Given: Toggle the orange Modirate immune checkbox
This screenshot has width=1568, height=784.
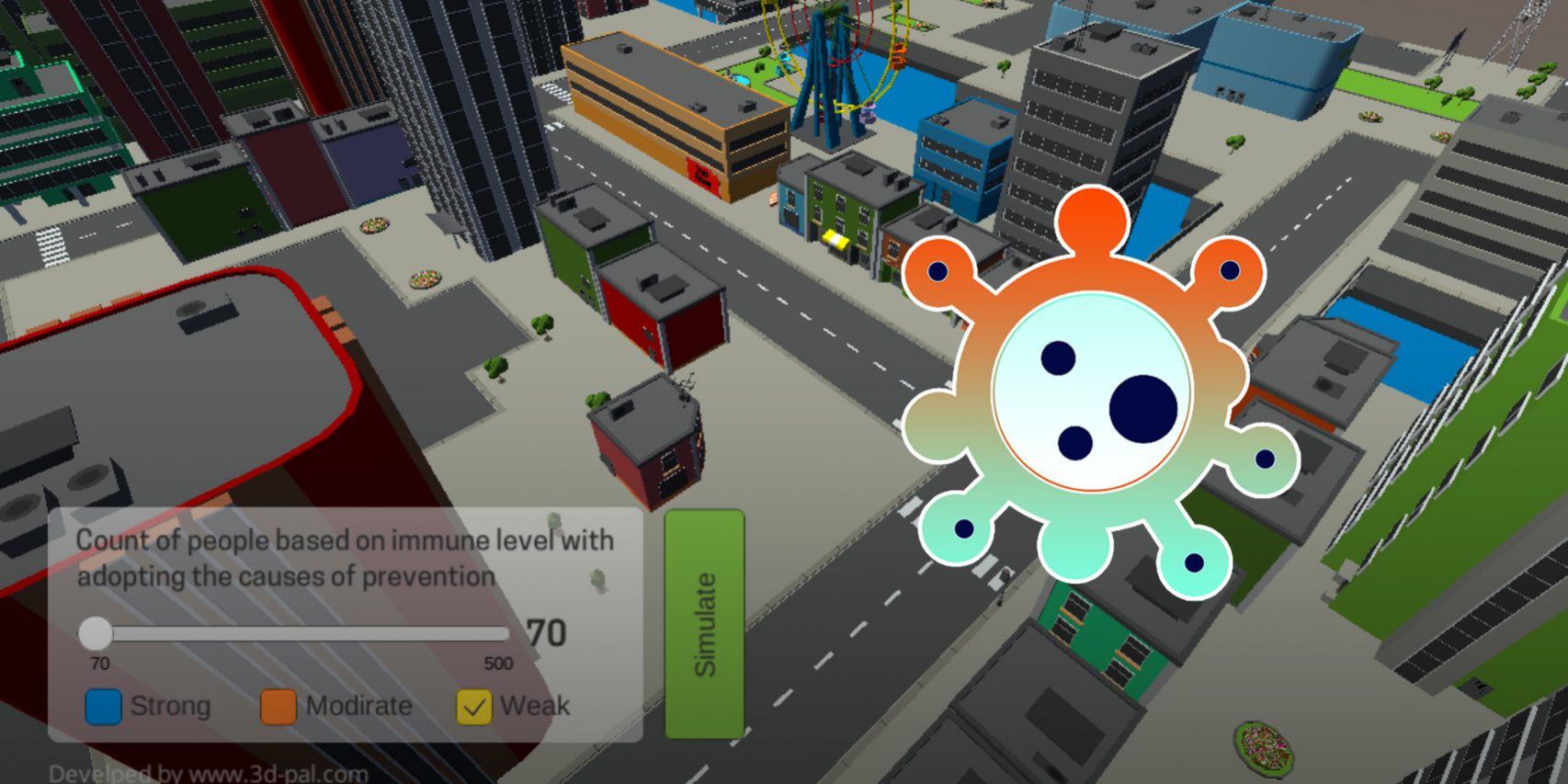Looking at the screenshot, I should tap(278, 707).
